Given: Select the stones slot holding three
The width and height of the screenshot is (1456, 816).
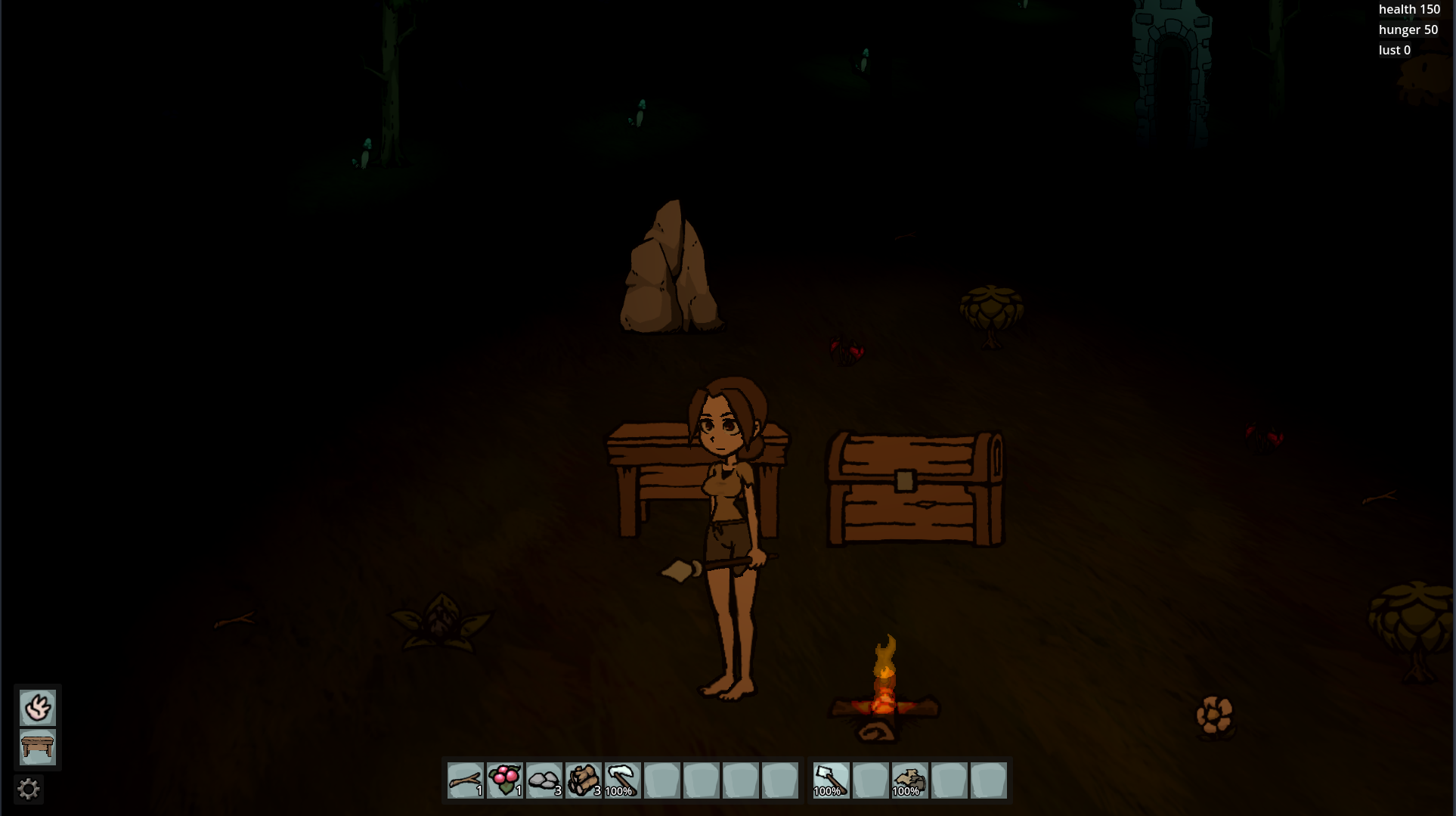Looking at the screenshot, I should (544, 780).
